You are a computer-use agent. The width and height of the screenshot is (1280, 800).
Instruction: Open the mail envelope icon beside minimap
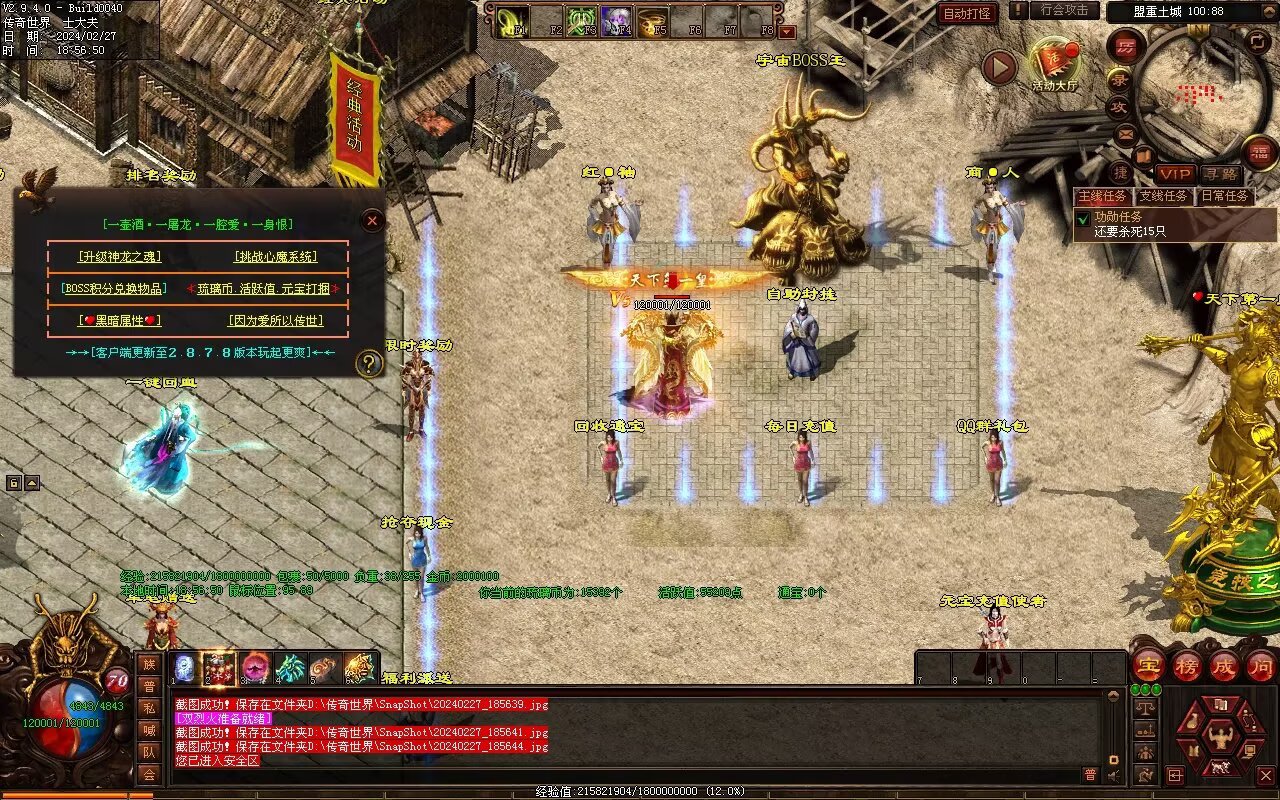(x=1126, y=133)
